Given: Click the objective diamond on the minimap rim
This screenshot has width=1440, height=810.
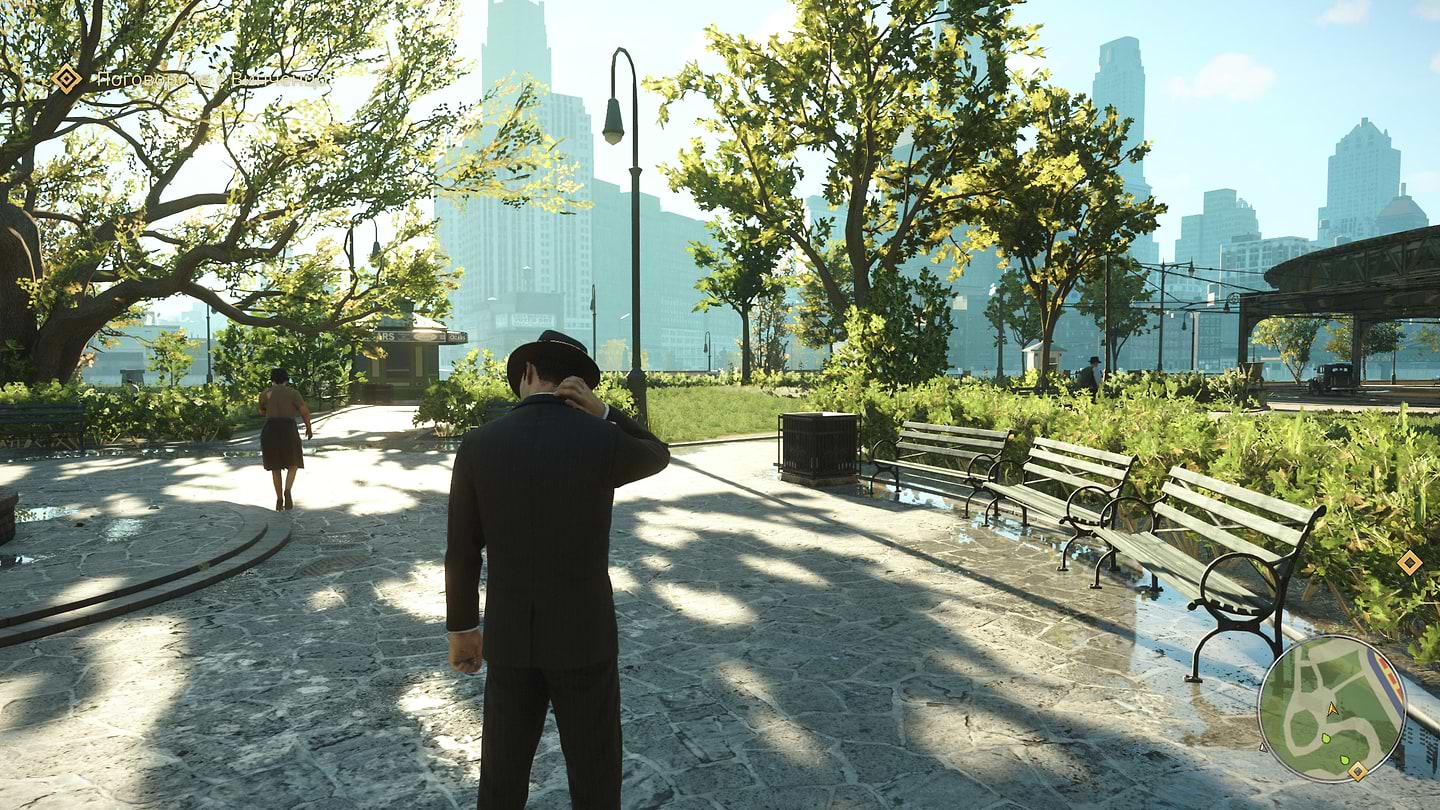Looking at the screenshot, I should 1357,771.
